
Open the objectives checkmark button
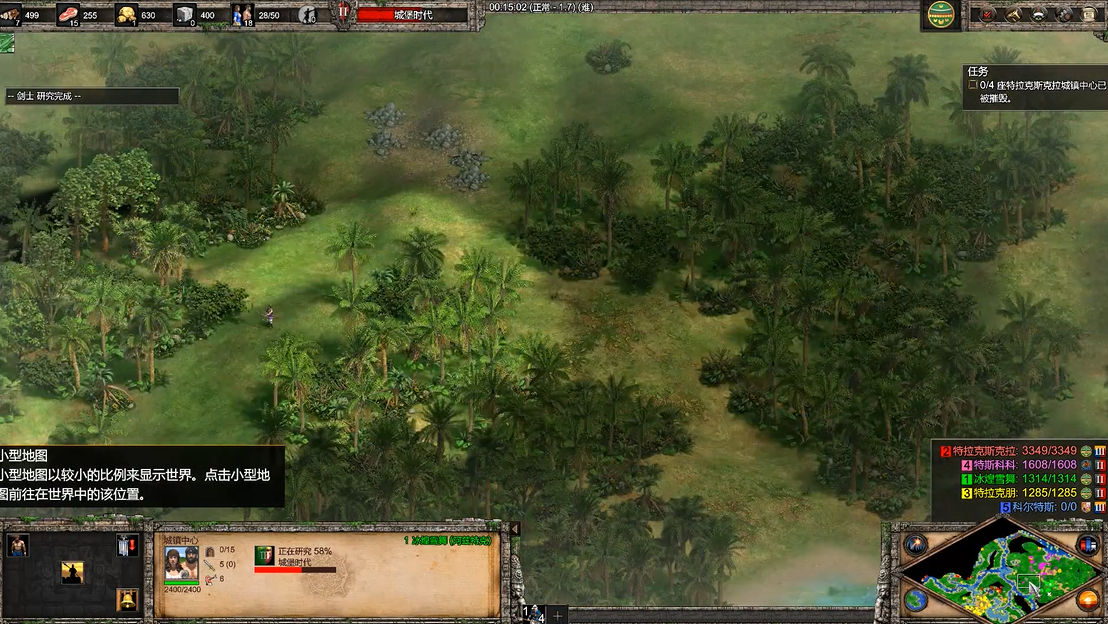[x=988, y=14]
